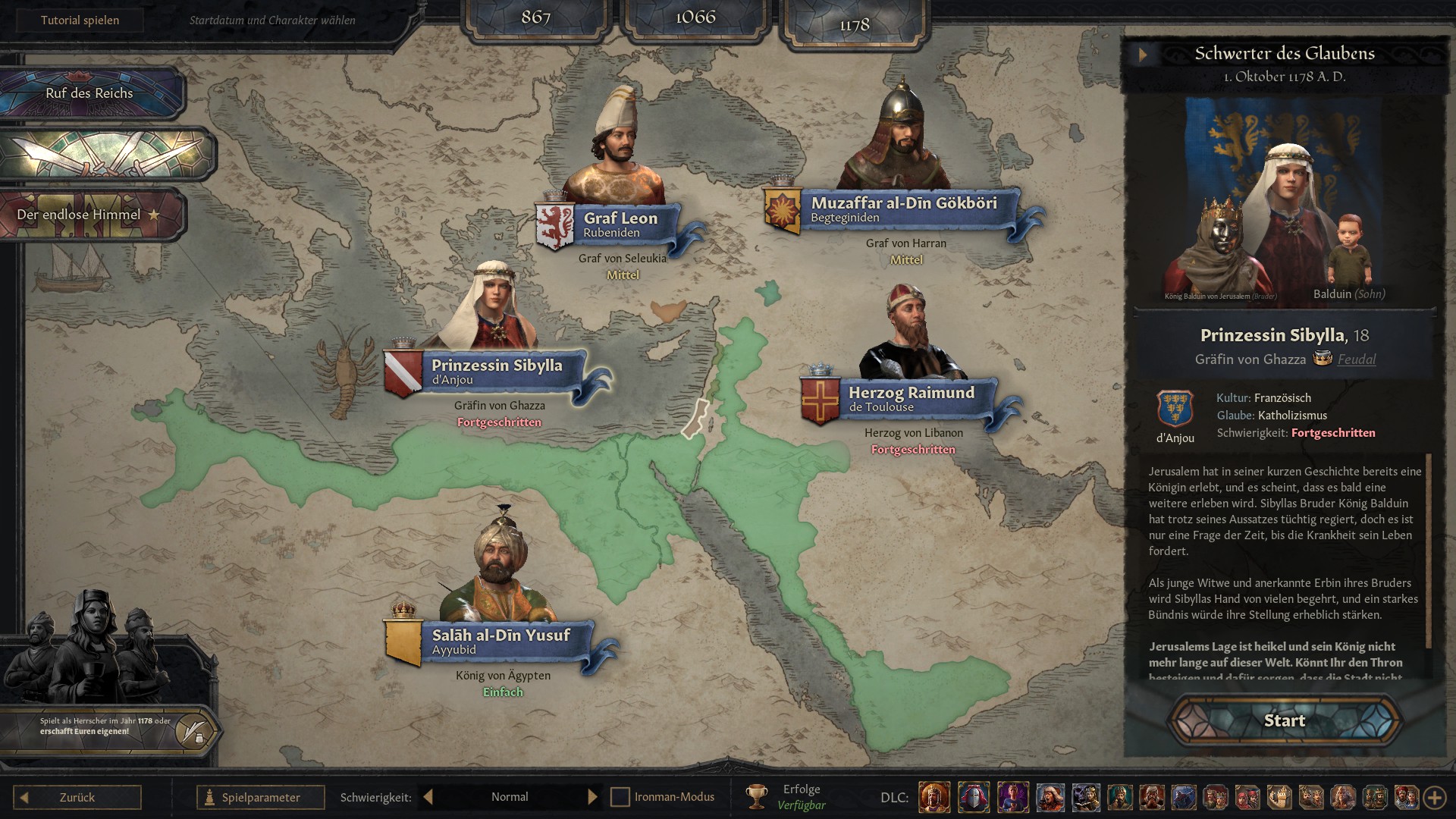This screenshot has width=1456, height=819.
Task: Pick Salāh al-Dīn Yusuf of Egypt
Action: [500, 641]
